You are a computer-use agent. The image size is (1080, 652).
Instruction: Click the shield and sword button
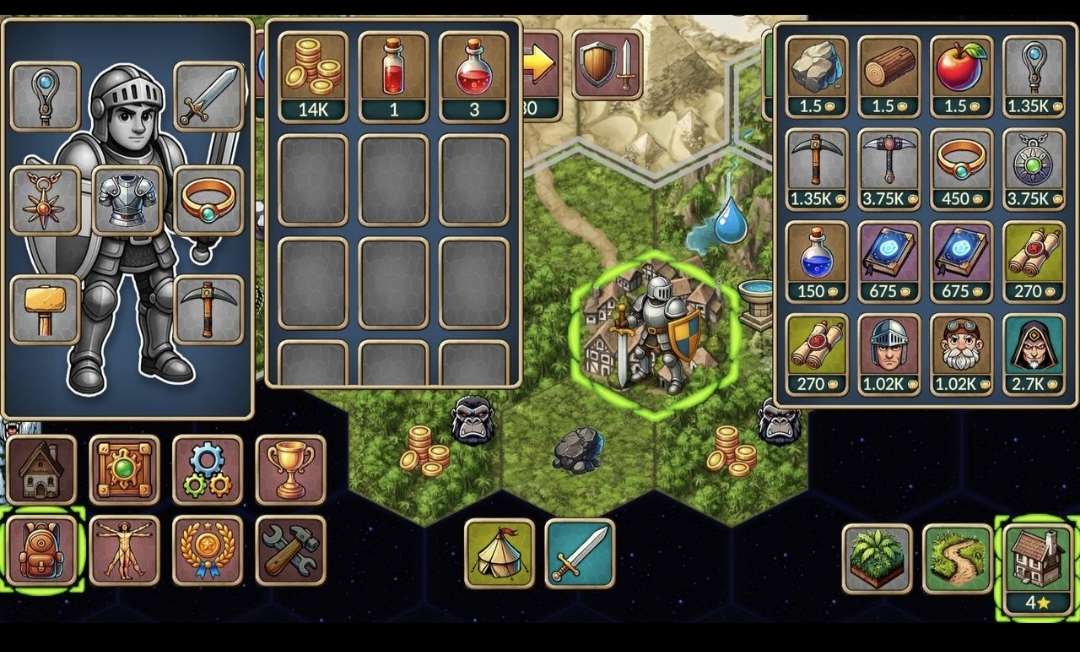(607, 65)
